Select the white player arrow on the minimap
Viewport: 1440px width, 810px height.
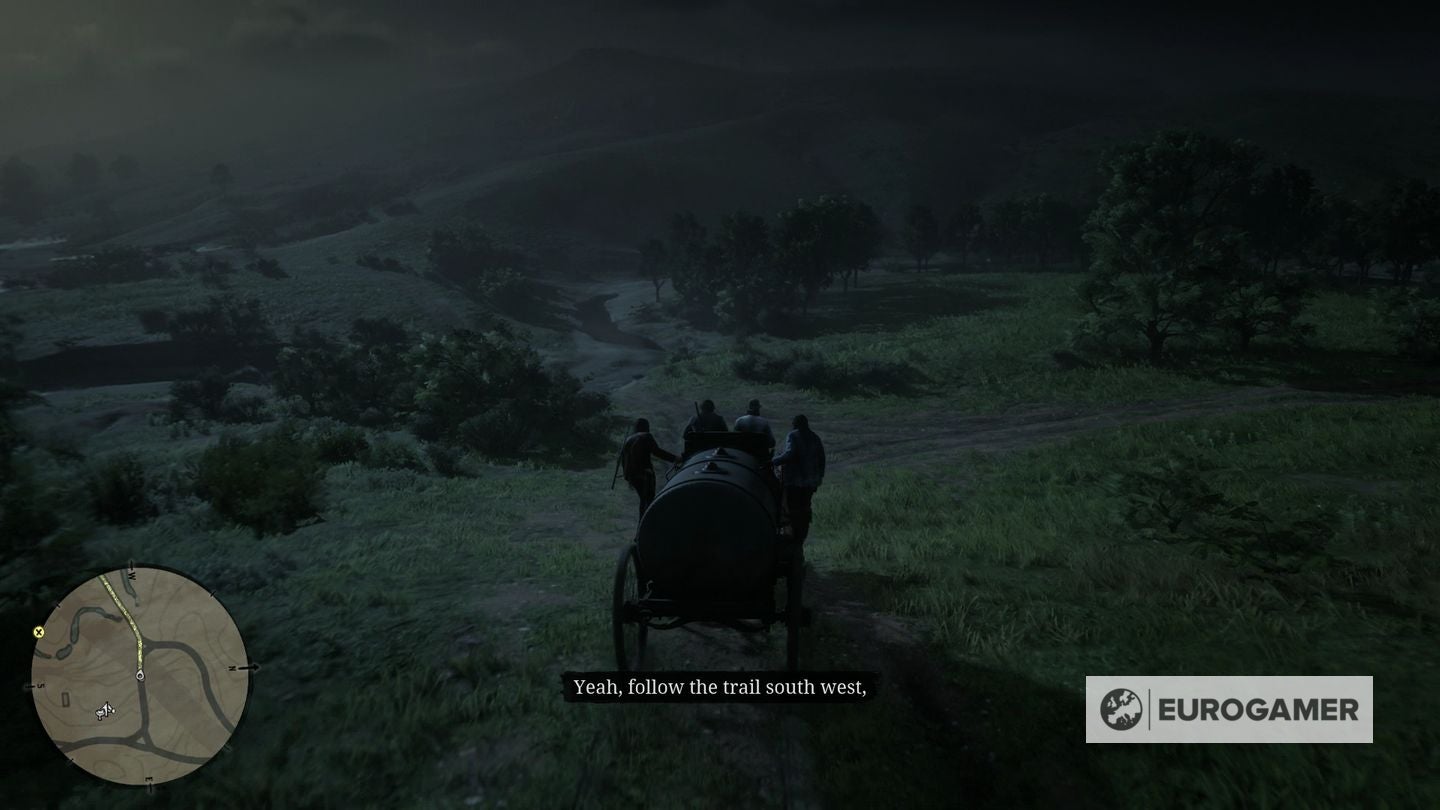(105, 709)
